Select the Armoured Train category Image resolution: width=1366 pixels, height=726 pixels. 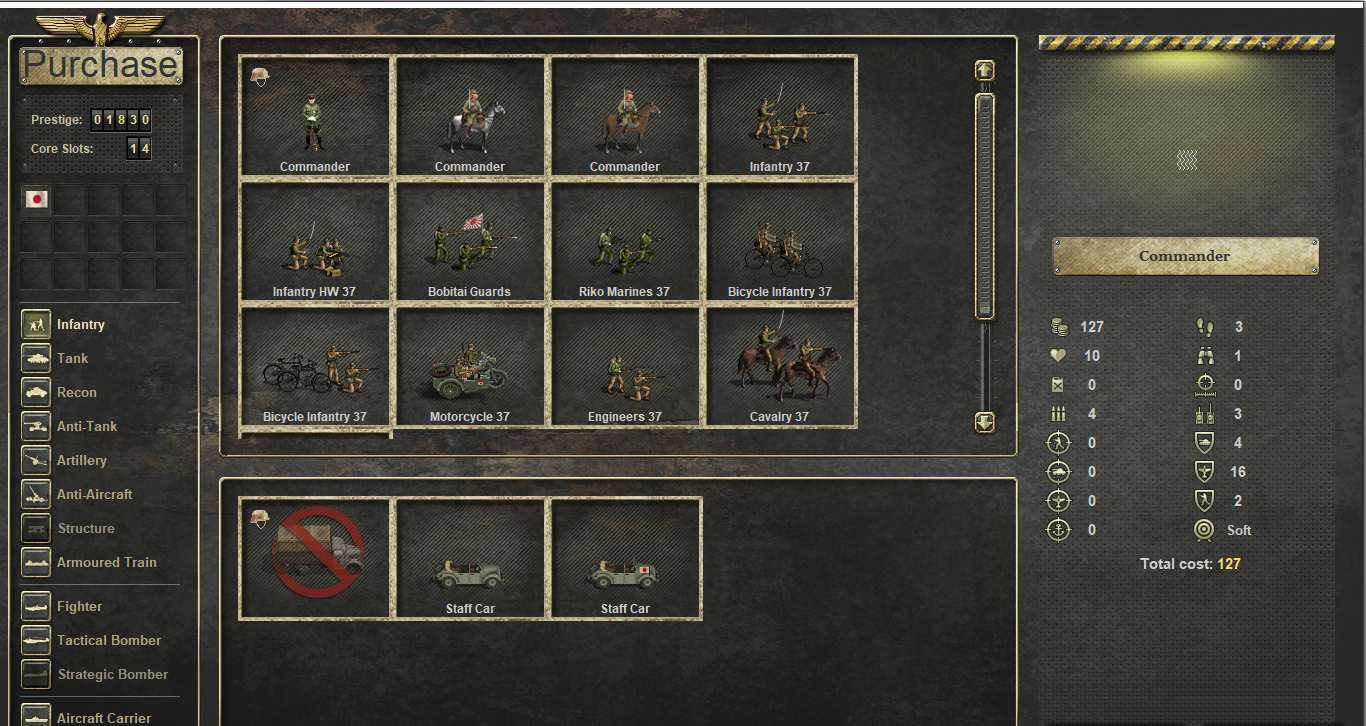click(106, 562)
